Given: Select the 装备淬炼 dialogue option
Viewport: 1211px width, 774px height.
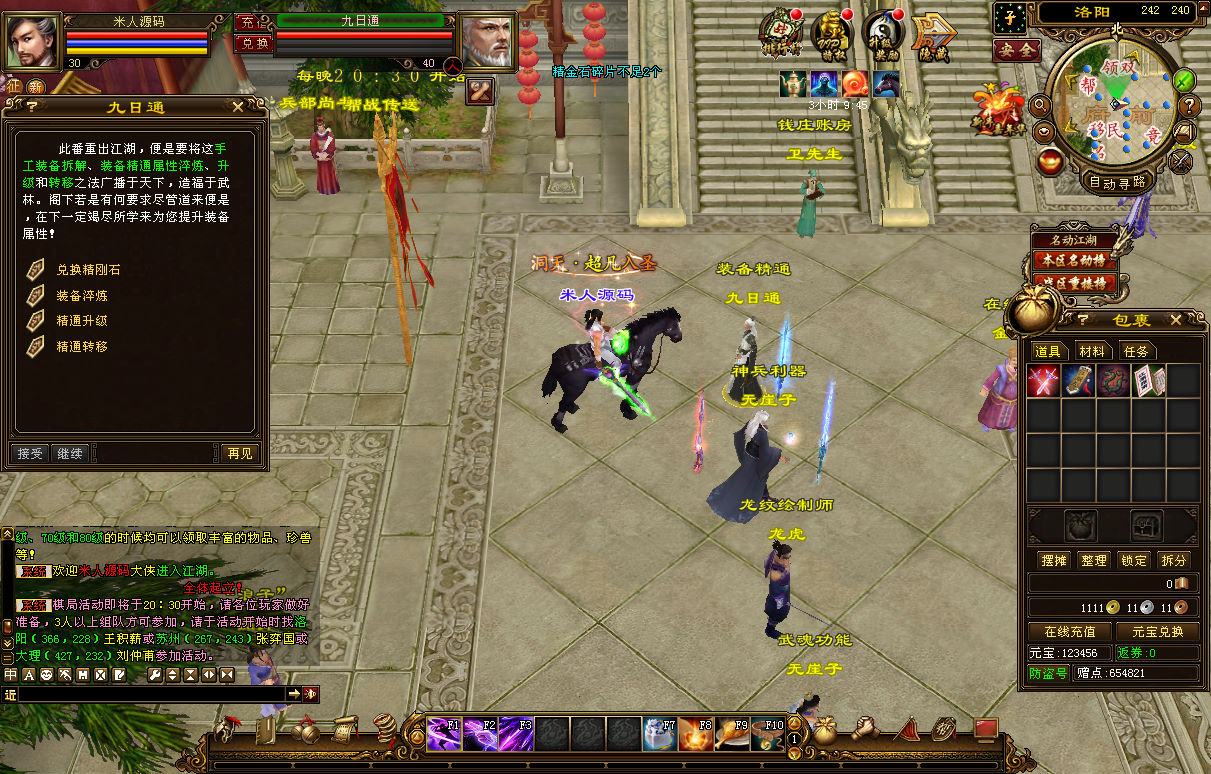Looking at the screenshot, I should coord(81,296).
